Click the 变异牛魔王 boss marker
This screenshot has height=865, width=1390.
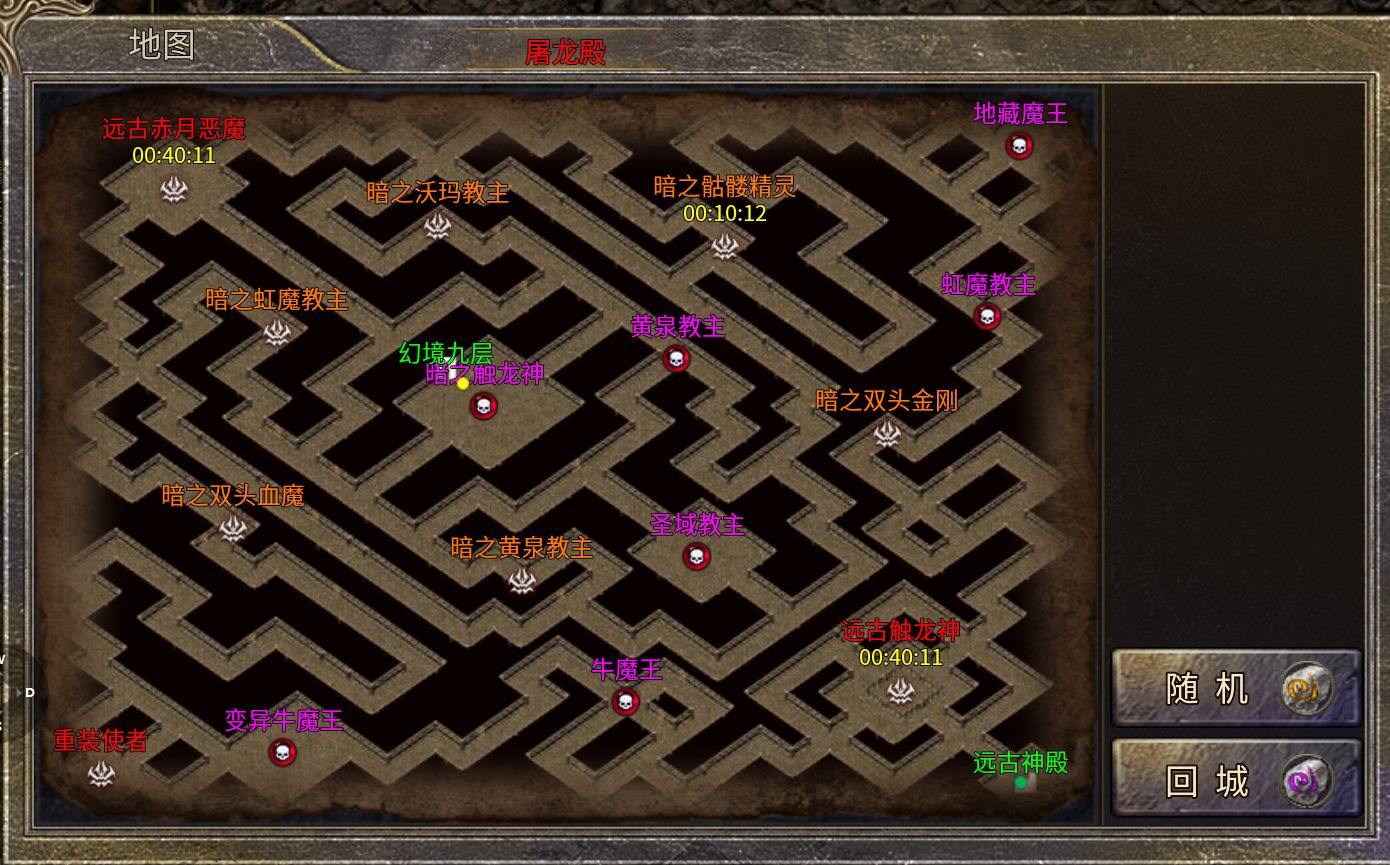(x=282, y=753)
